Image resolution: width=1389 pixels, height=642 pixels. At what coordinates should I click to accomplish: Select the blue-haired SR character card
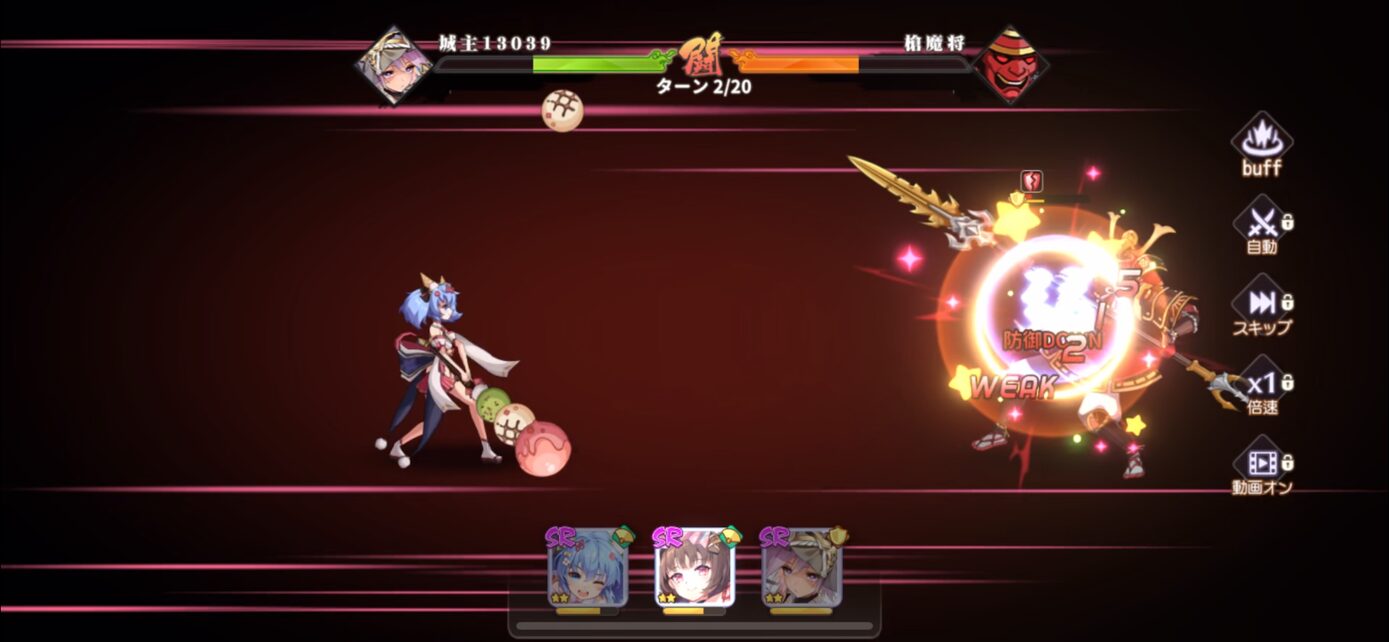[x=588, y=568]
